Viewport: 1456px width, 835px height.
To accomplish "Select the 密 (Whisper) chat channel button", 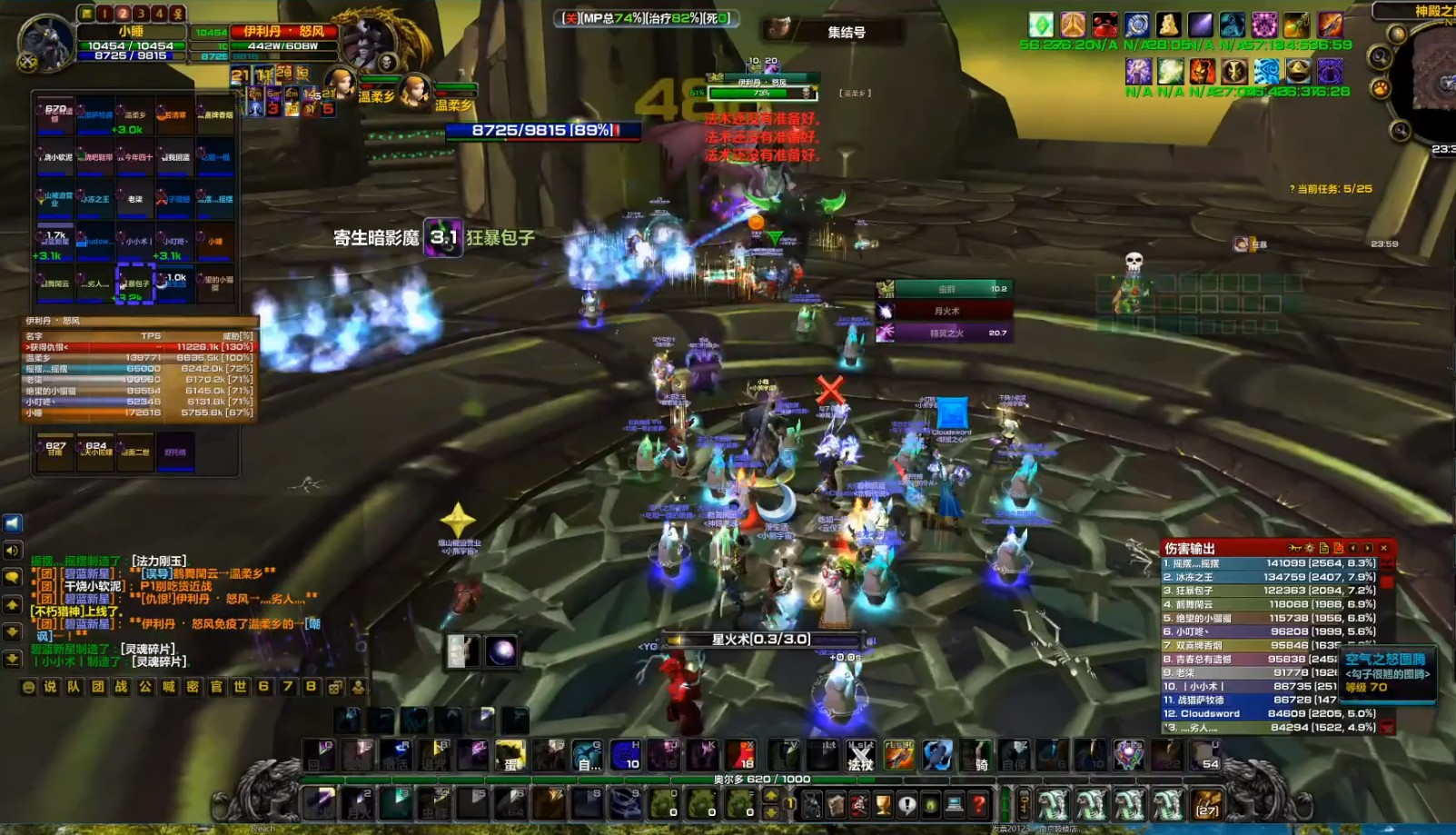I will point(193,687).
